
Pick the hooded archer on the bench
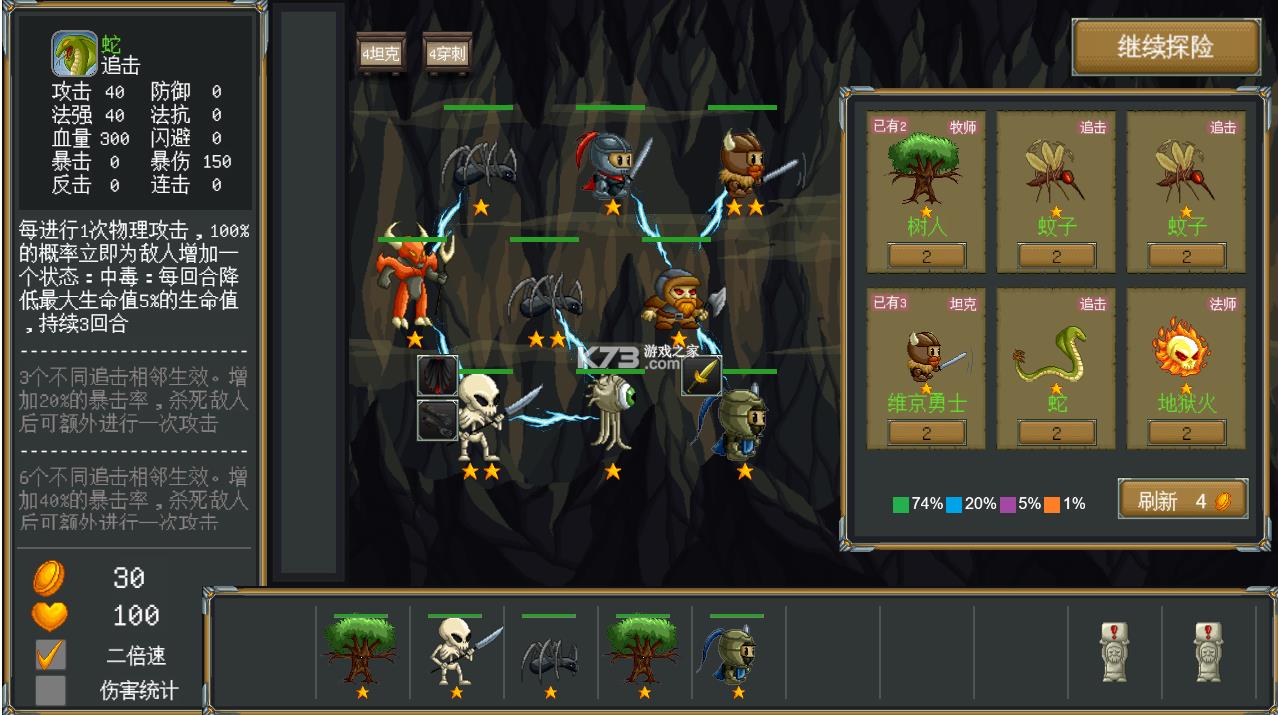pyautogui.click(x=737, y=655)
